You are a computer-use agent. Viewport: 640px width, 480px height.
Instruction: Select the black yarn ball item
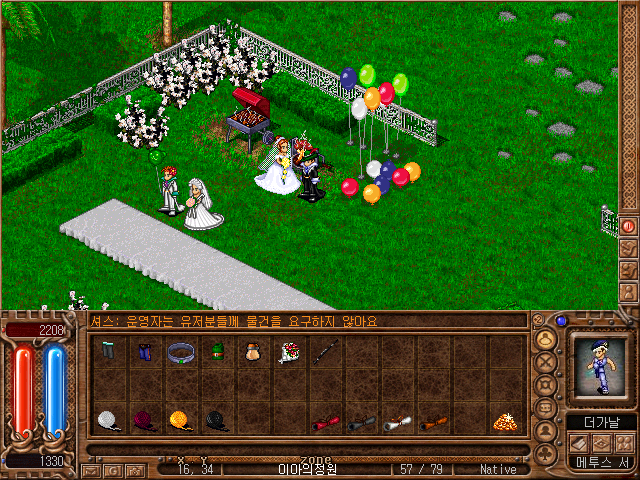pyautogui.click(x=217, y=421)
